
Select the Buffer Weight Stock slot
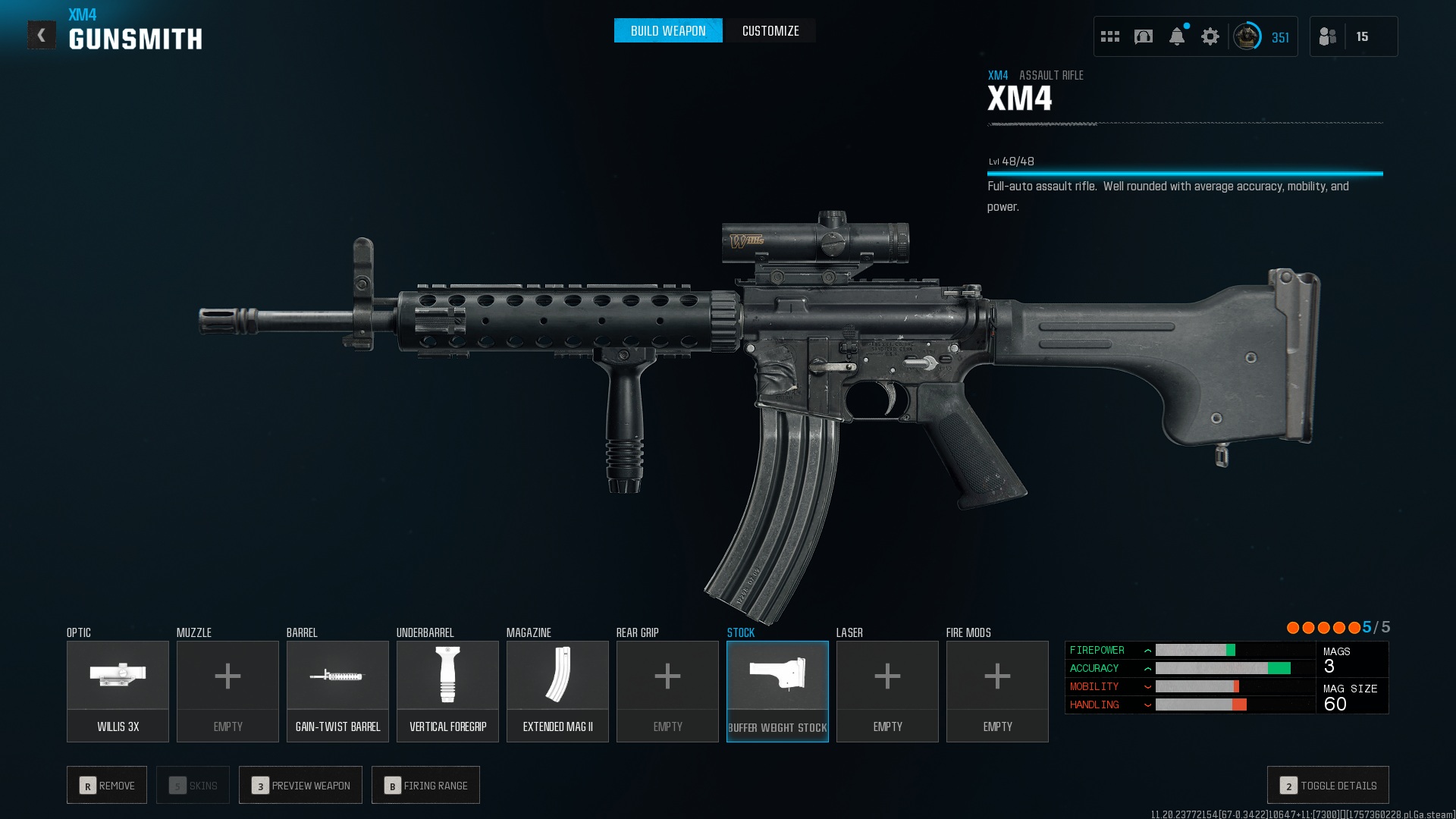(777, 691)
